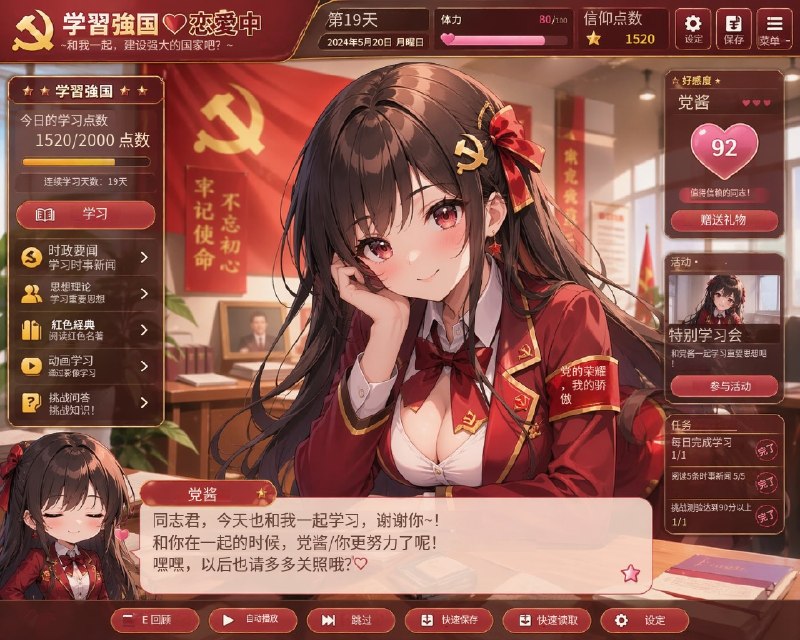Open the 时政要闻 news entry
800x640 pixels.
click(85, 257)
